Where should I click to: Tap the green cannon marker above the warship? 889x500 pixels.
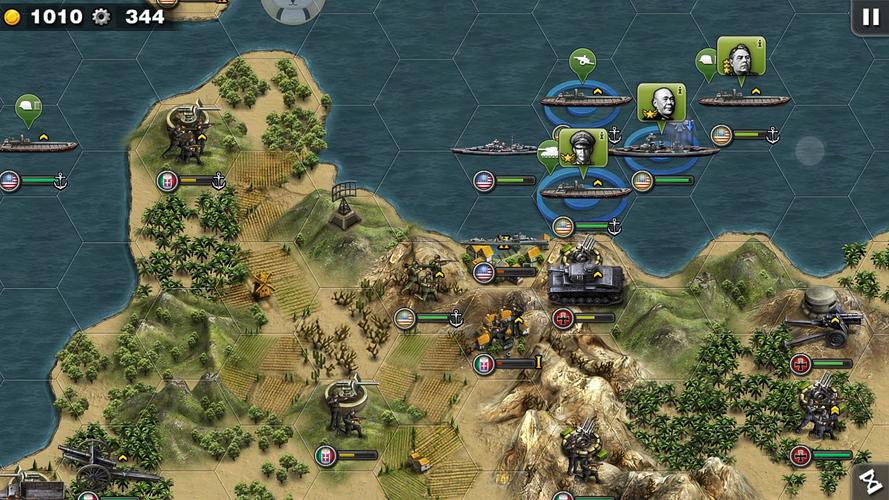tap(582, 62)
